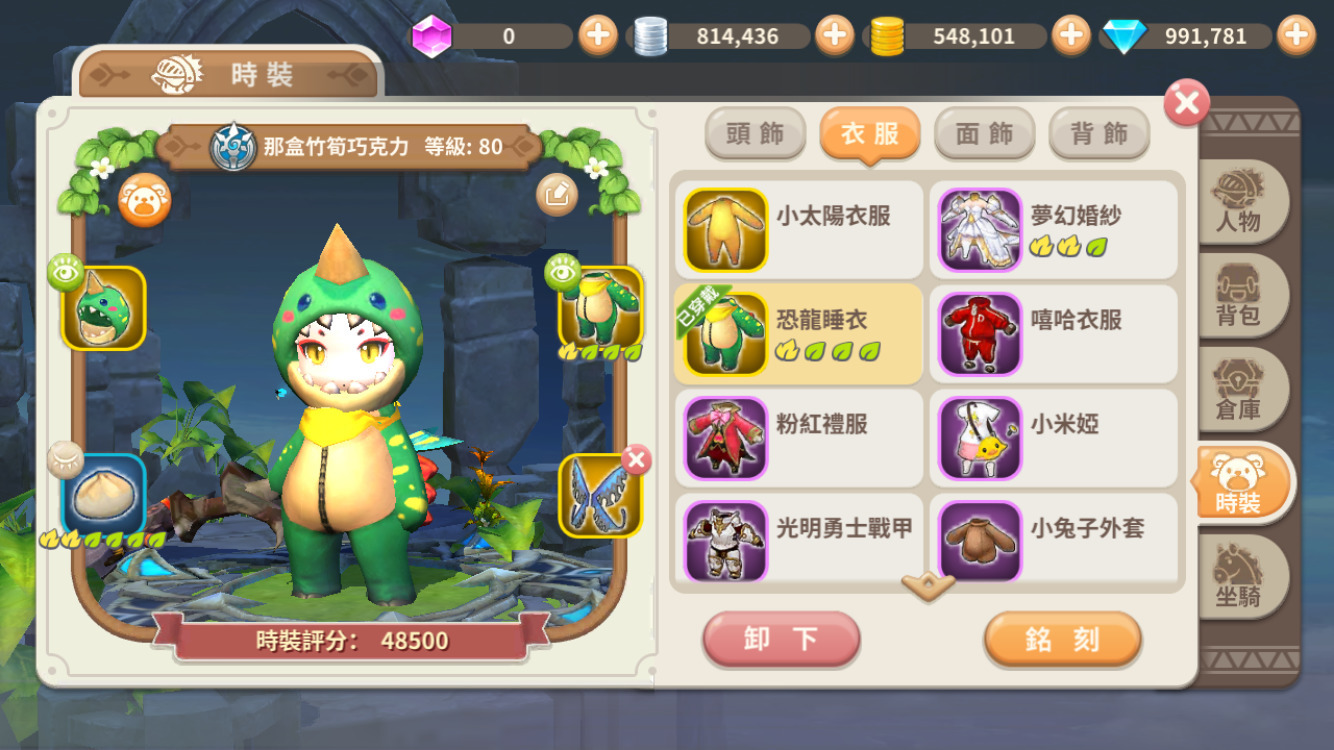Select the 恐龍睡衣 outfit icon
The image size is (1334, 750).
724,333
